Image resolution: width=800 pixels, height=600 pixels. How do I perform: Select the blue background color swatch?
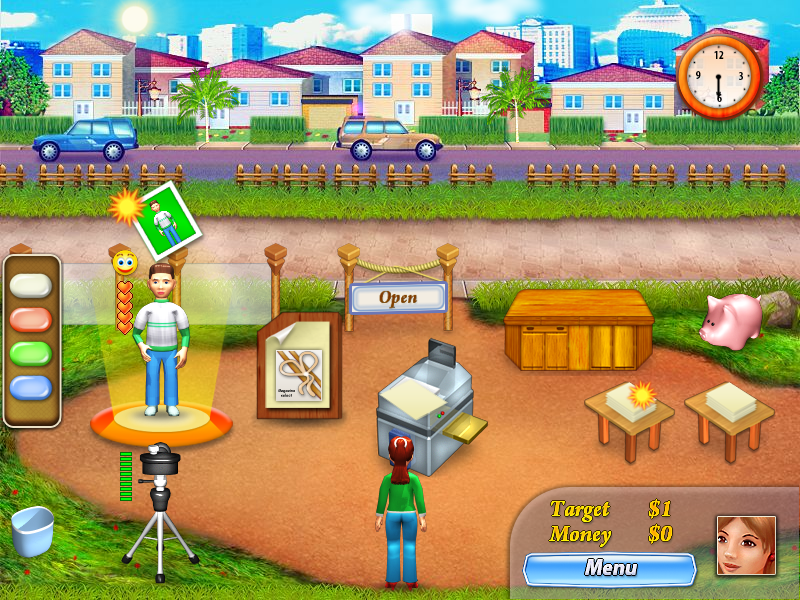(31, 388)
